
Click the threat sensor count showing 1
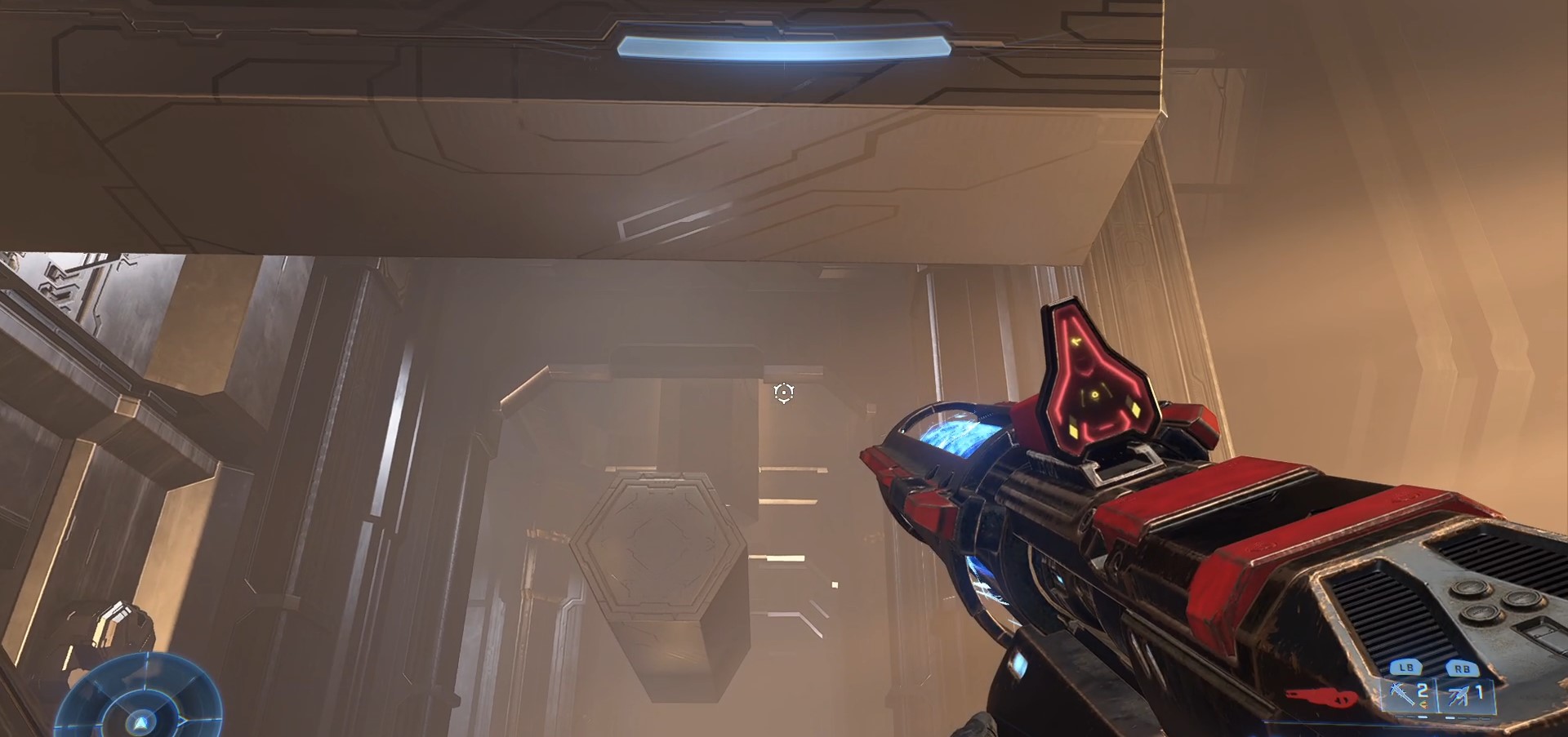click(1480, 693)
